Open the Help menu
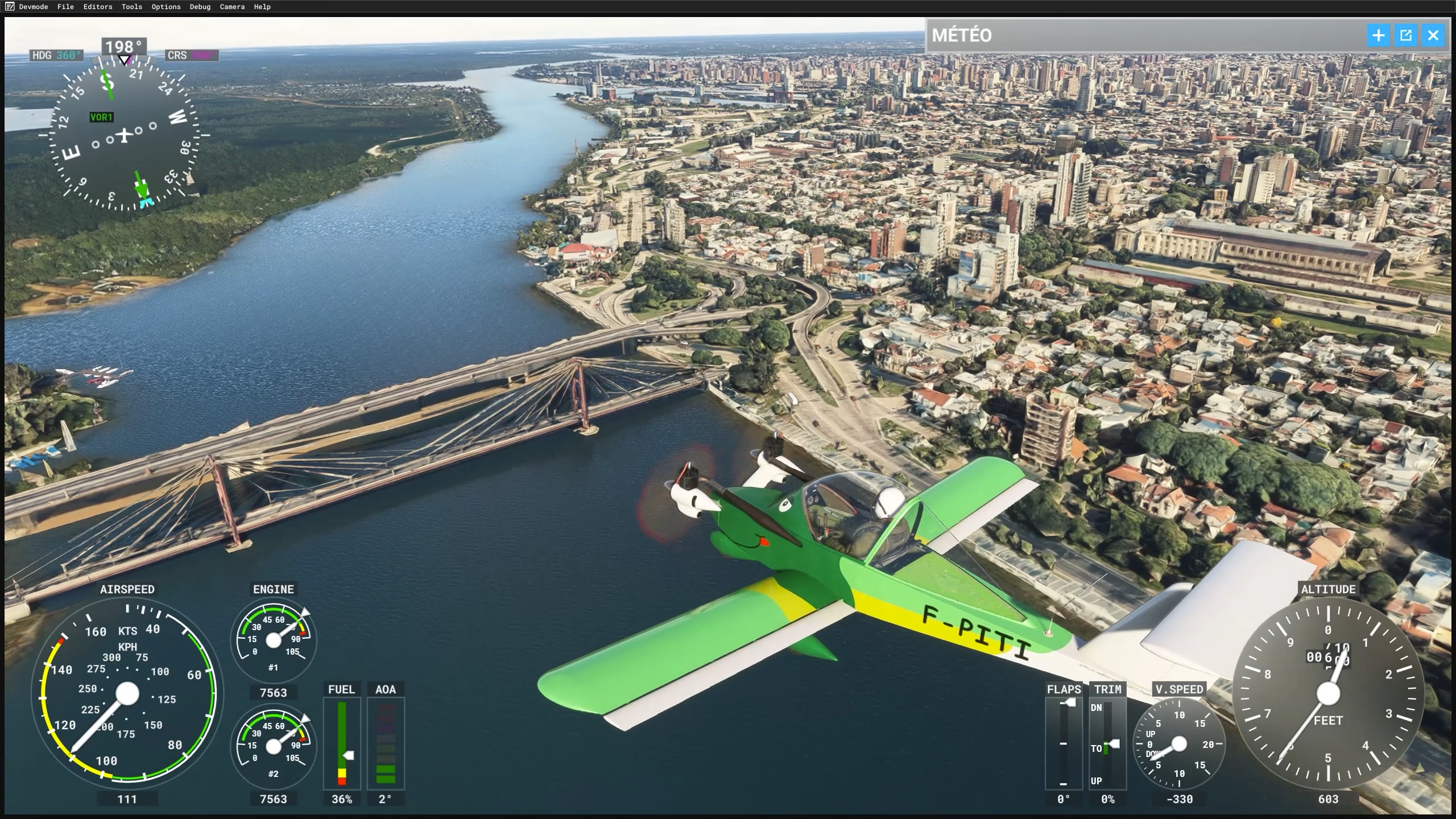Viewport: 1456px width, 819px height. (x=262, y=7)
